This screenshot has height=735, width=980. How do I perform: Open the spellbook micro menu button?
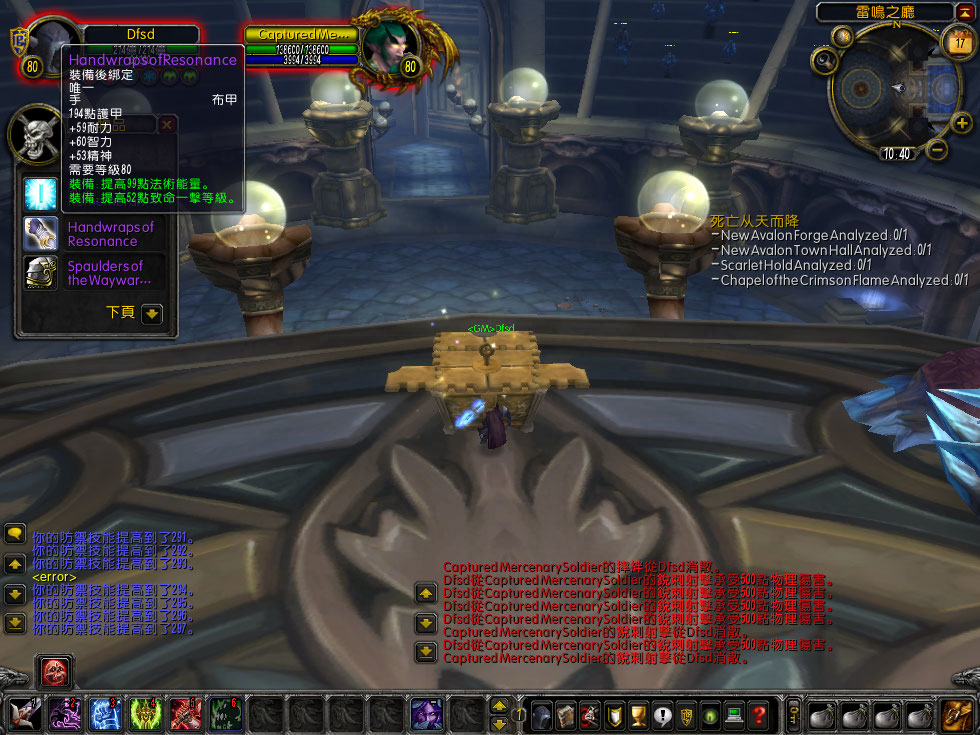point(566,716)
